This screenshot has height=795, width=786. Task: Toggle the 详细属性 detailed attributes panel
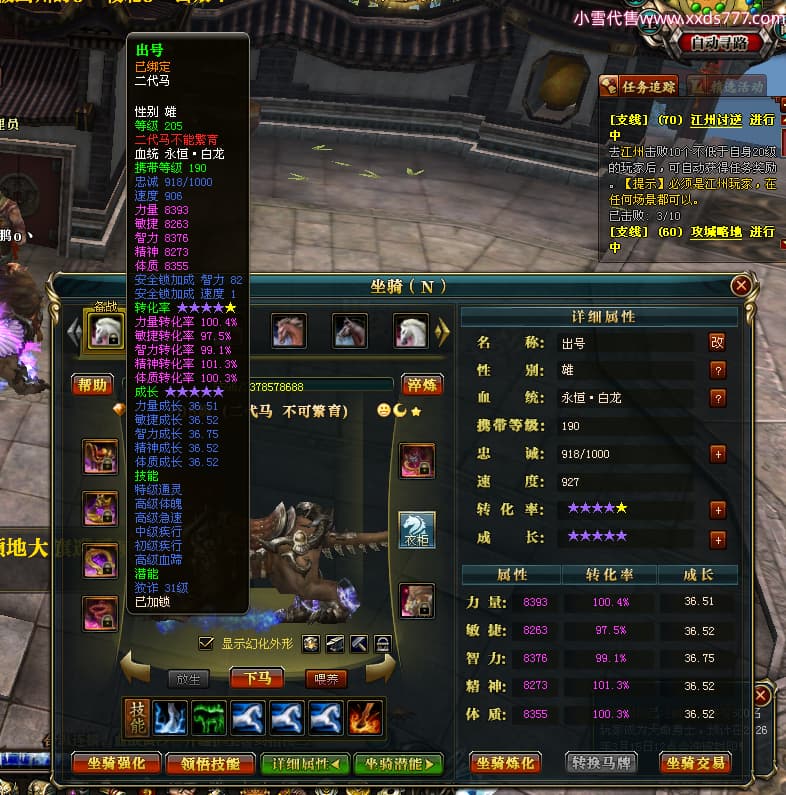[x=304, y=763]
